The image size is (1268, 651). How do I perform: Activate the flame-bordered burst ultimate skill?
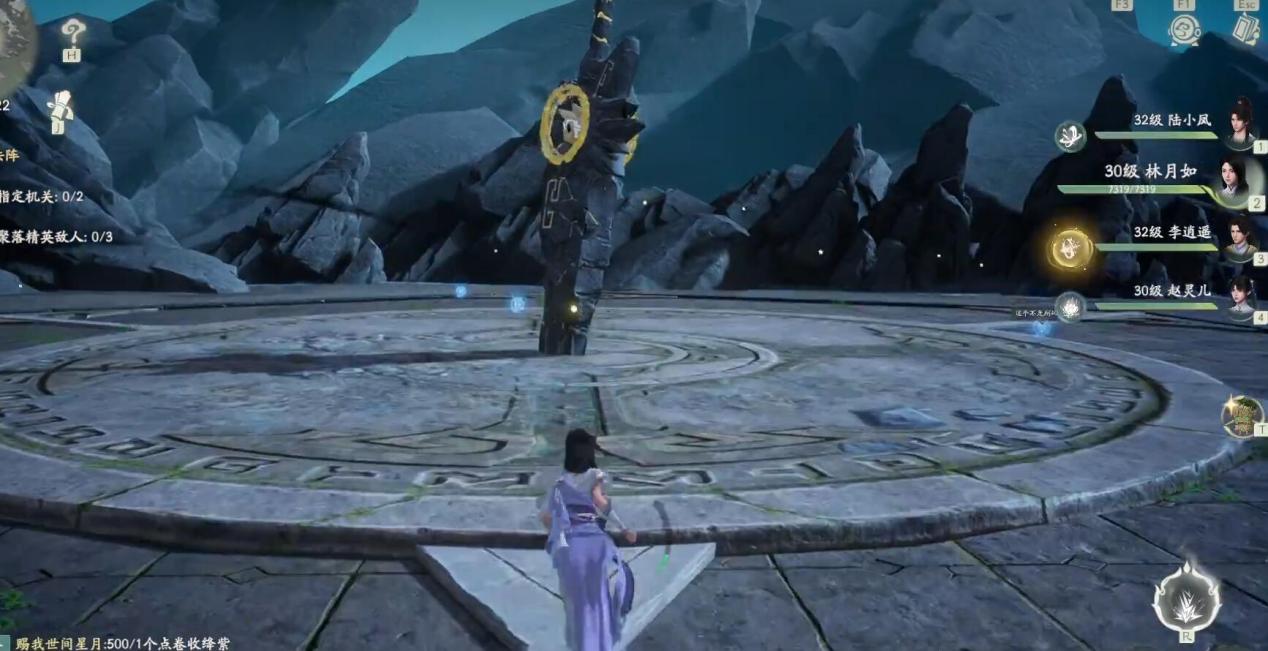click(1186, 598)
